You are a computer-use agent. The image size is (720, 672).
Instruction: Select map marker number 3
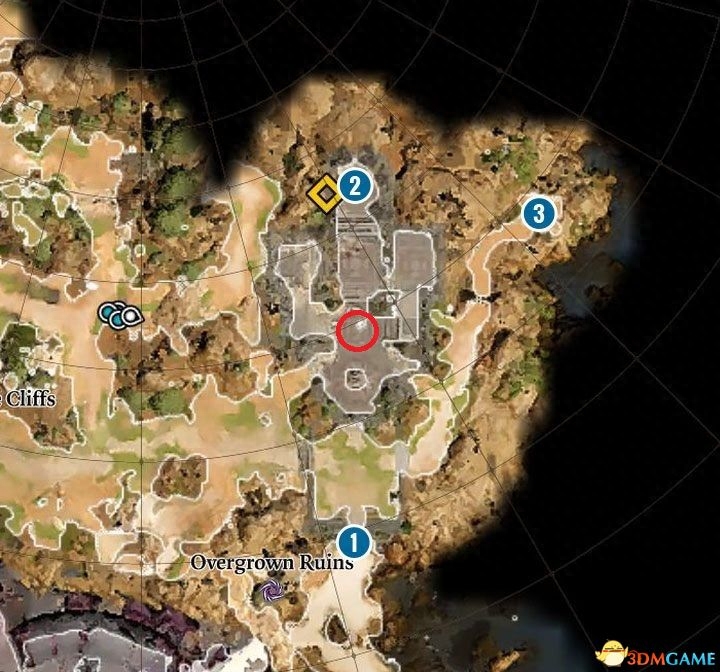(538, 212)
